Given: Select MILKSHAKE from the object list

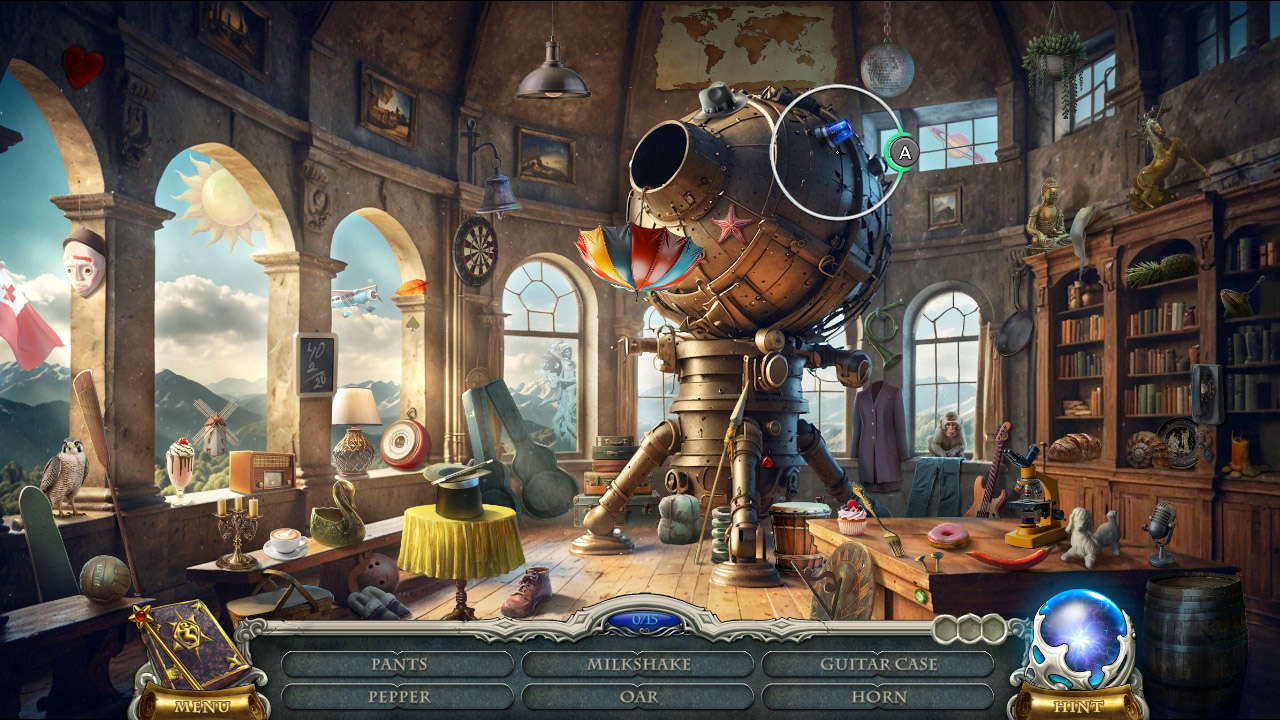Looking at the screenshot, I should click(639, 662).
